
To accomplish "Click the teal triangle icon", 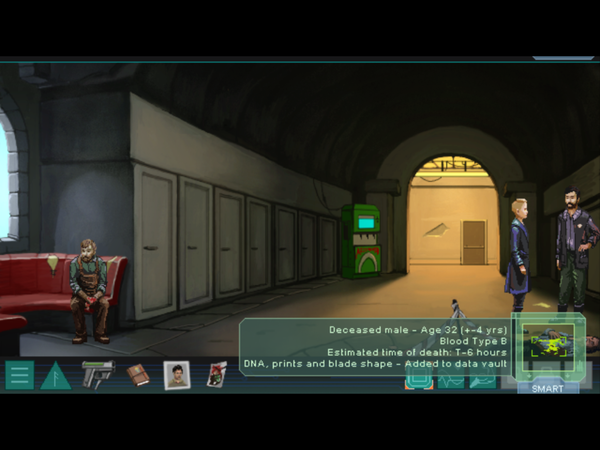I will point(56,376).
